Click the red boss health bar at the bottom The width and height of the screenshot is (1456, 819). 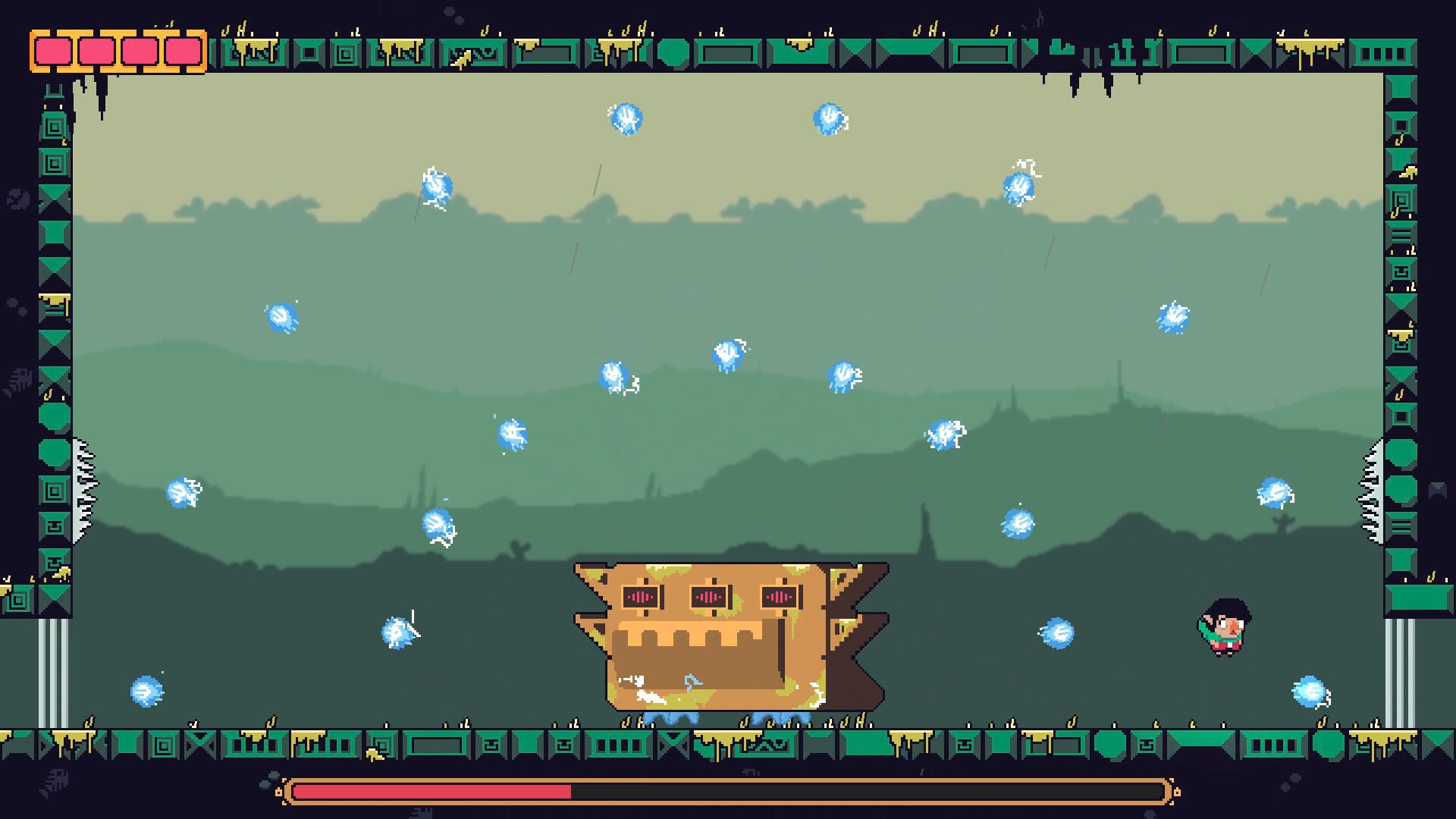pos(432,792)
